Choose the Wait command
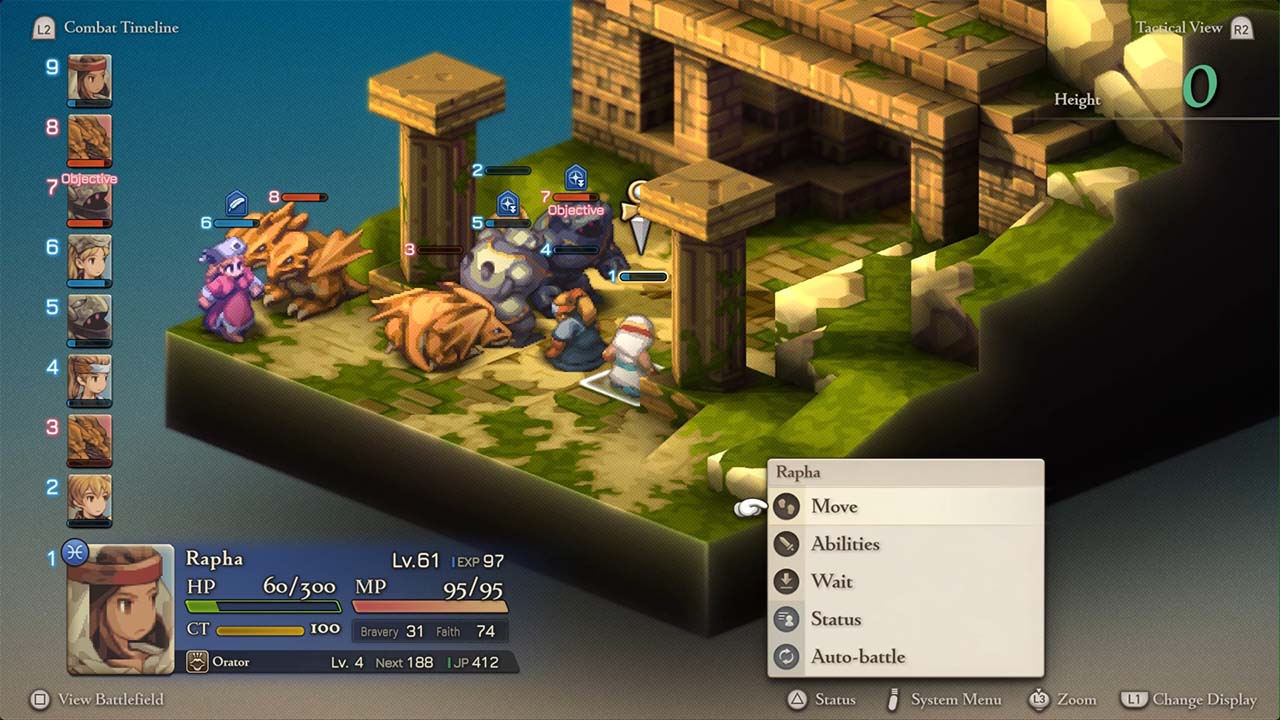Image resolution: width=1280 pixels, height=720 pixels. coord(832,582)
